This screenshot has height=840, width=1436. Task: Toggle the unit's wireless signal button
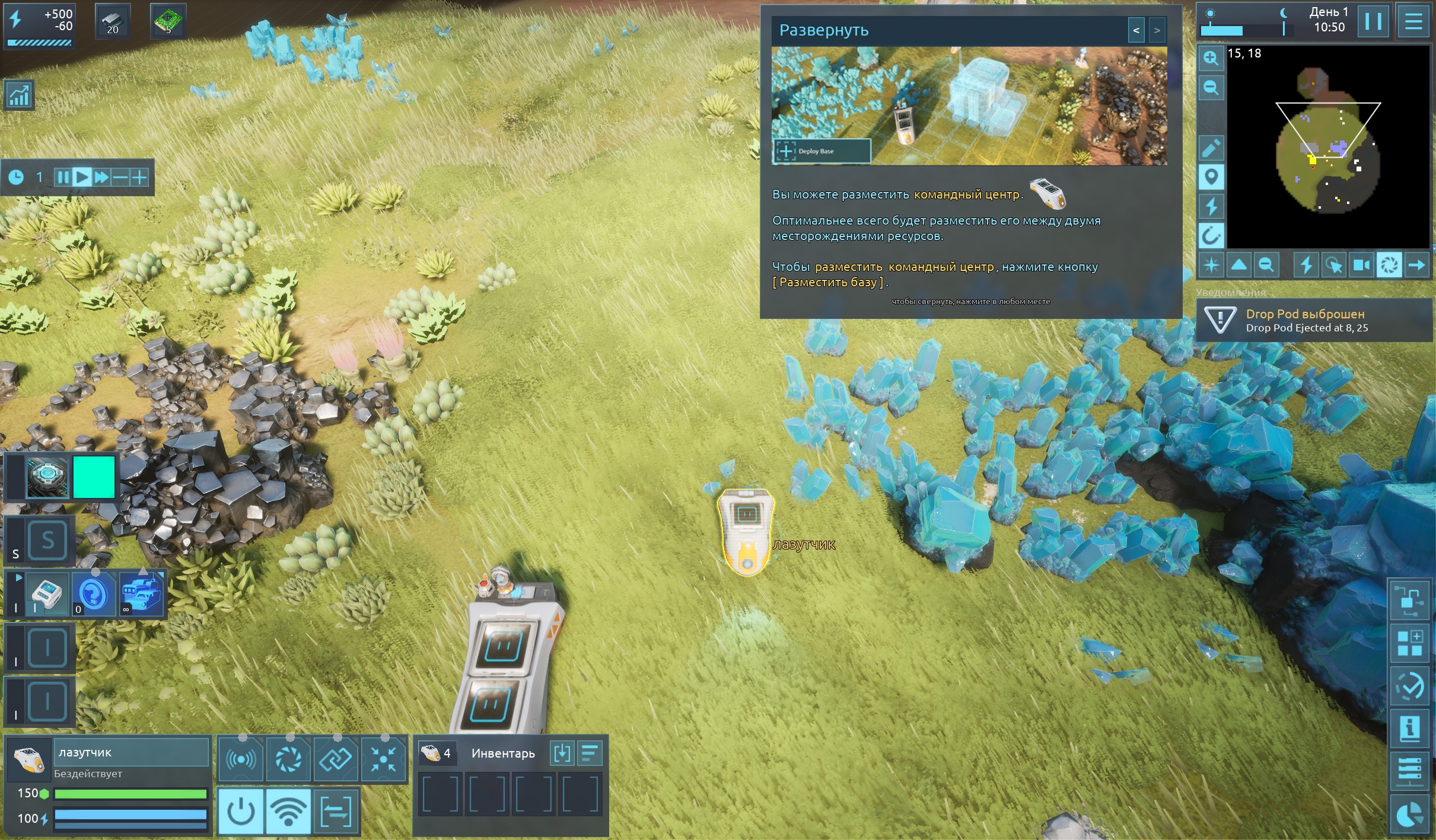(288, 811)
